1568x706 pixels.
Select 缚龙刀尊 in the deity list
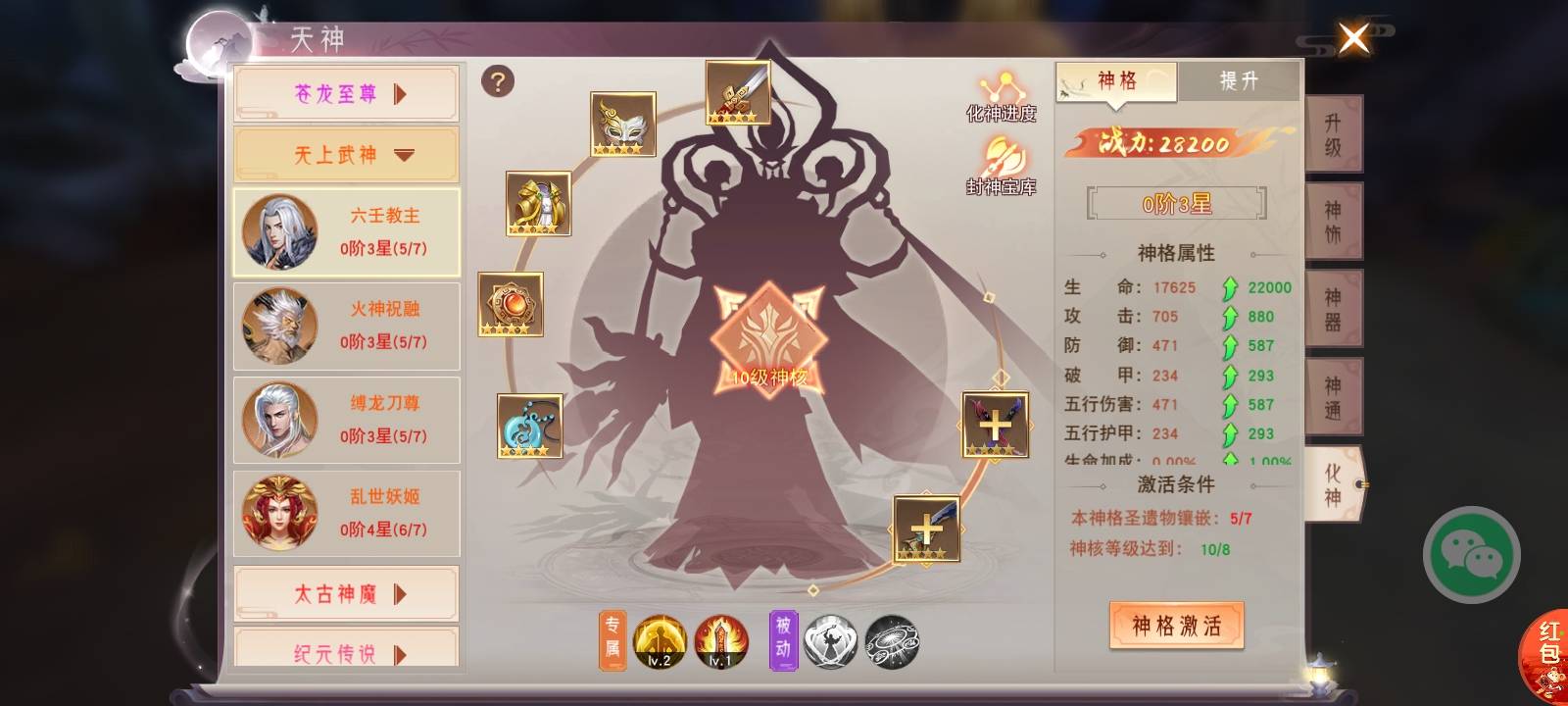coord(346,420)
